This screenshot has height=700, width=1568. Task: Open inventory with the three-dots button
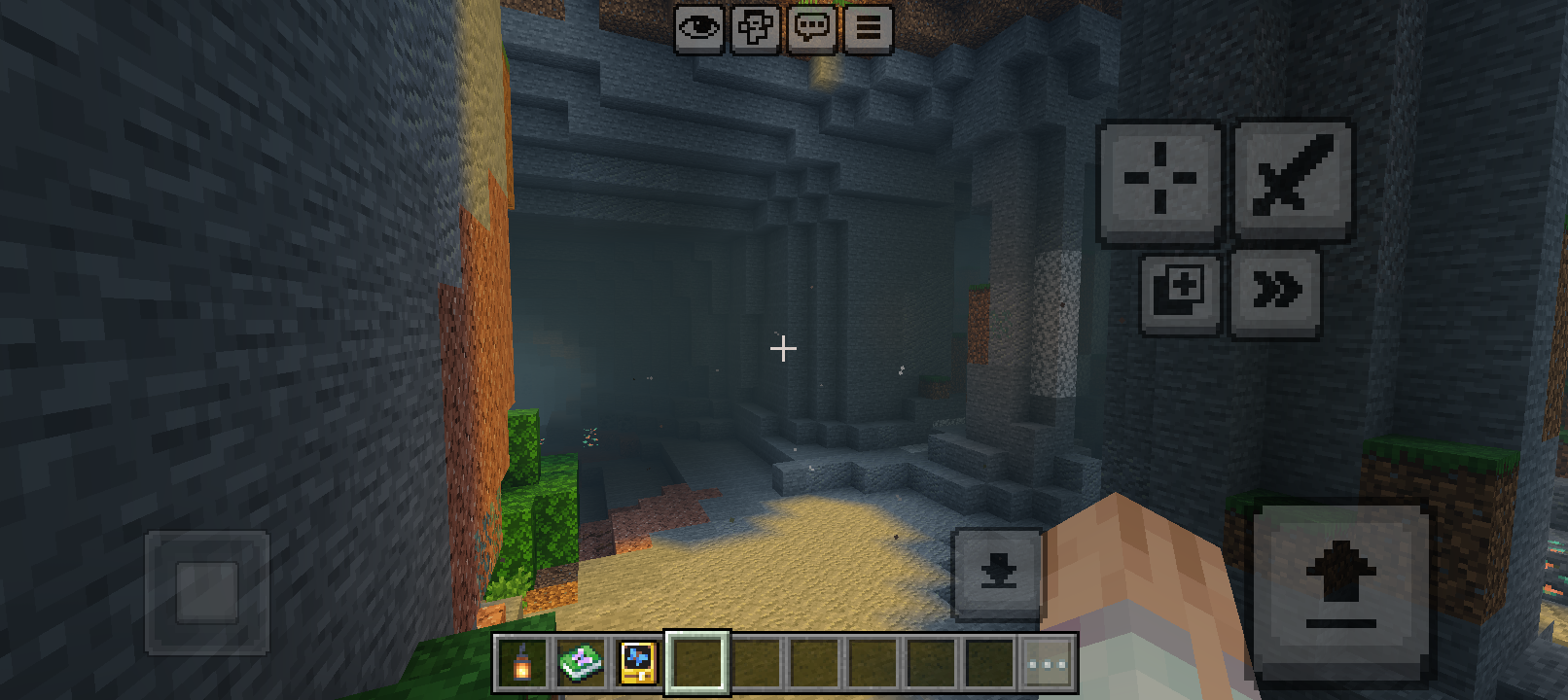[x=1047, y=665]
